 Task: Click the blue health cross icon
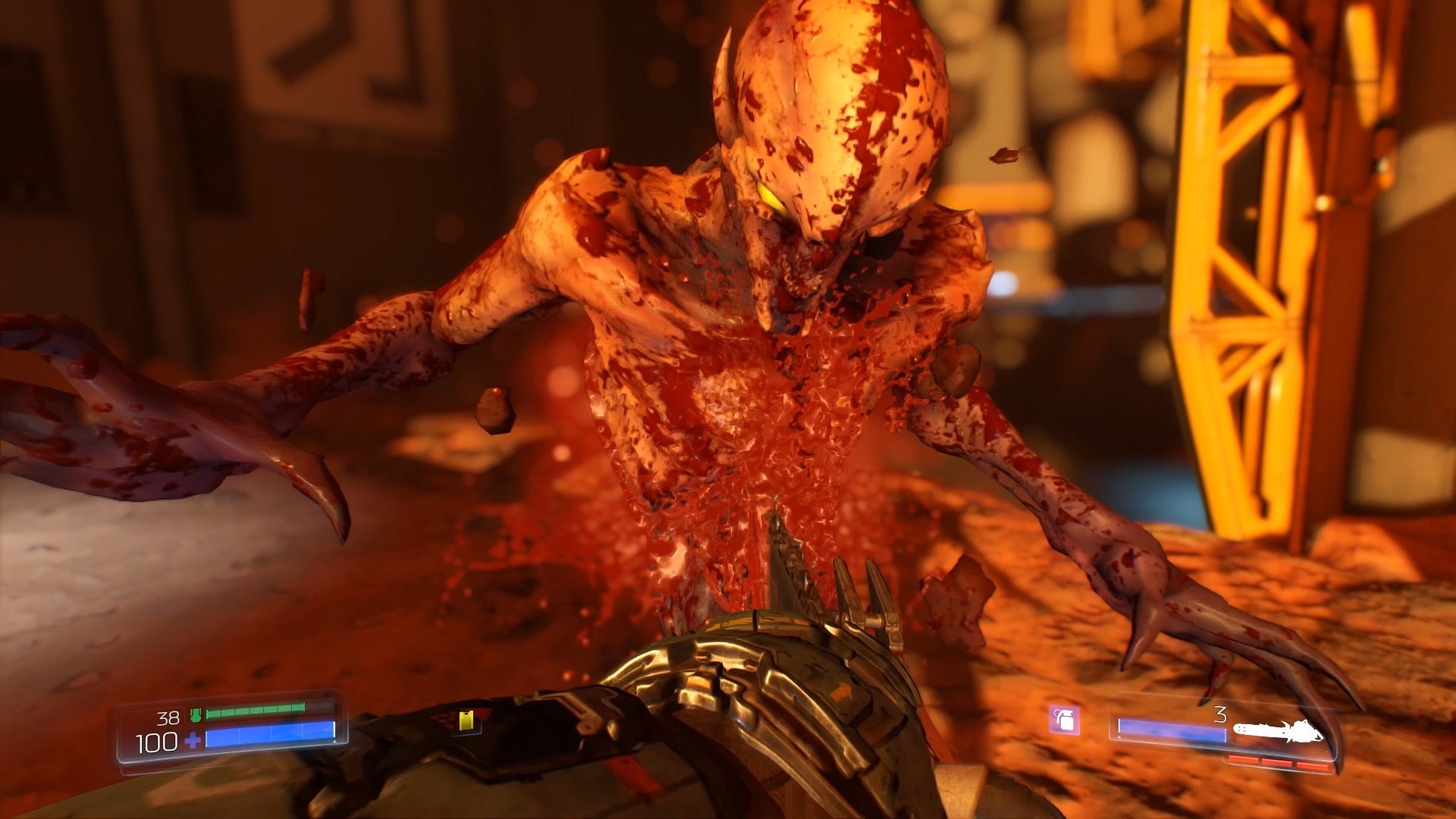194,739
